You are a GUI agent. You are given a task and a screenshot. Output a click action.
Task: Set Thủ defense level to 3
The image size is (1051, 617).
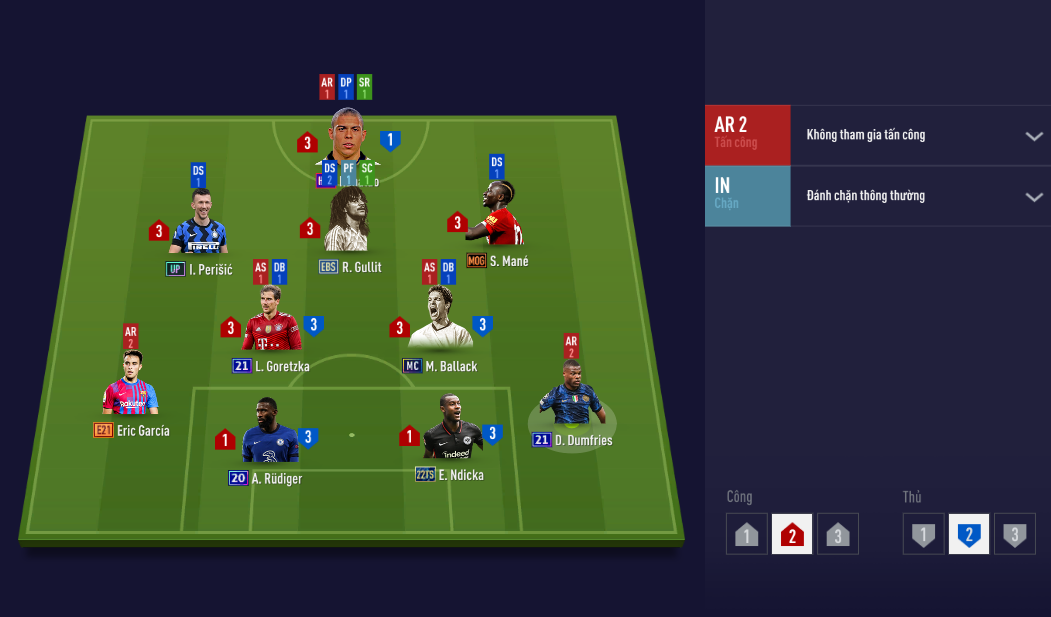[x=1015, y=534]
